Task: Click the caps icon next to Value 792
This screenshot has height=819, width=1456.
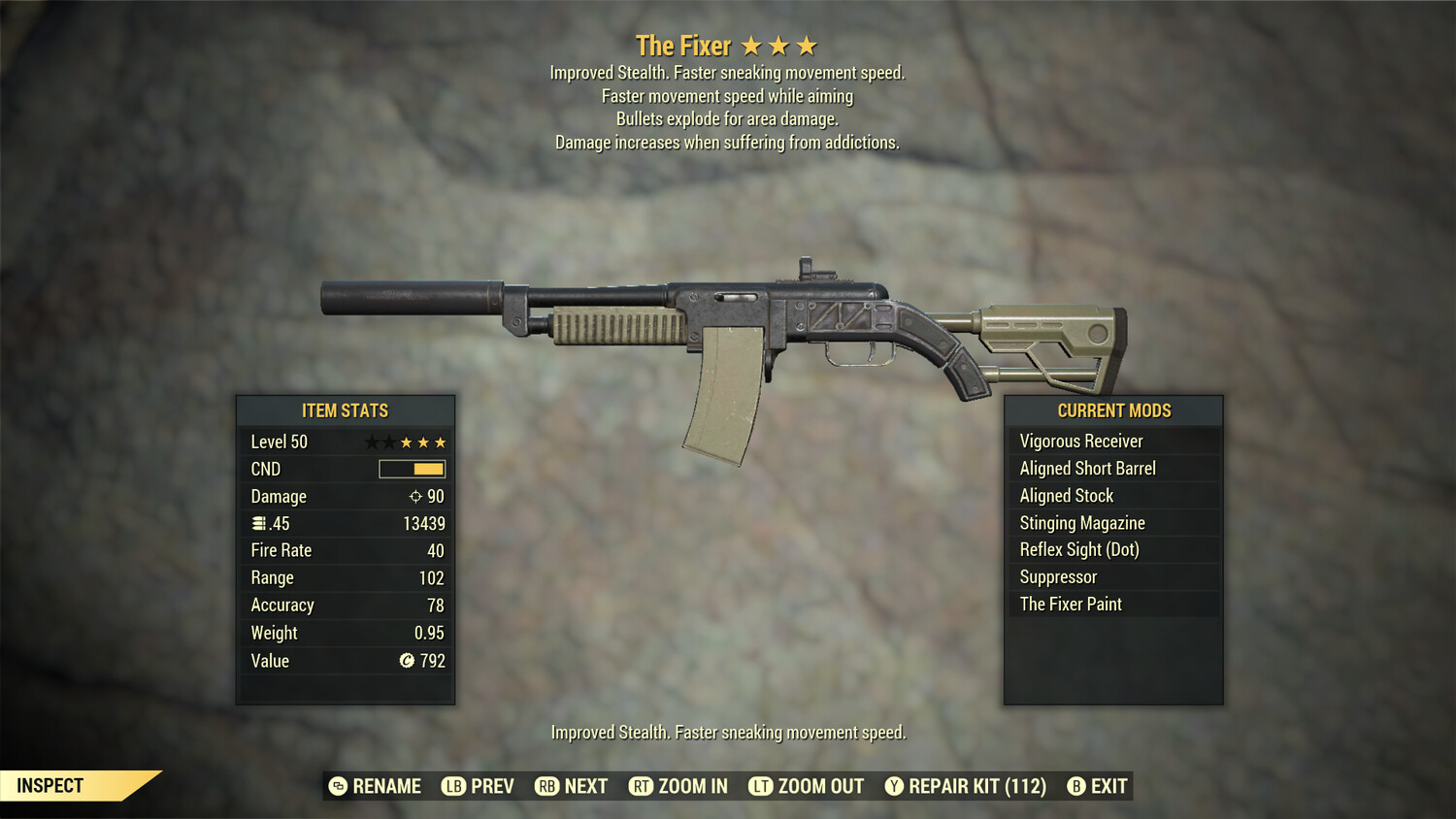Action: tap(407, 661)
